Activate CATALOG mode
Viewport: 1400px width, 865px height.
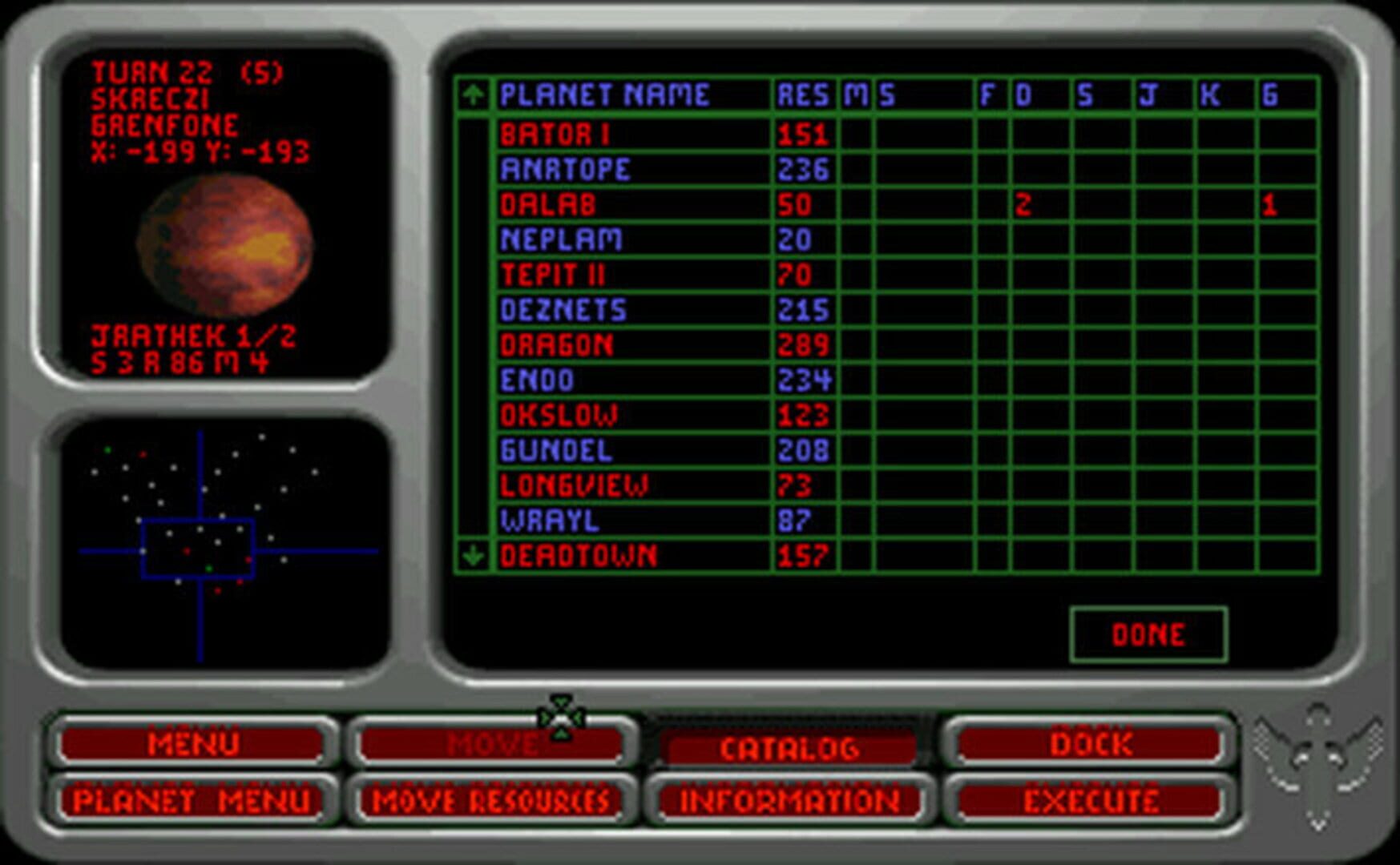pyautogui.click(x=789, y=746)
